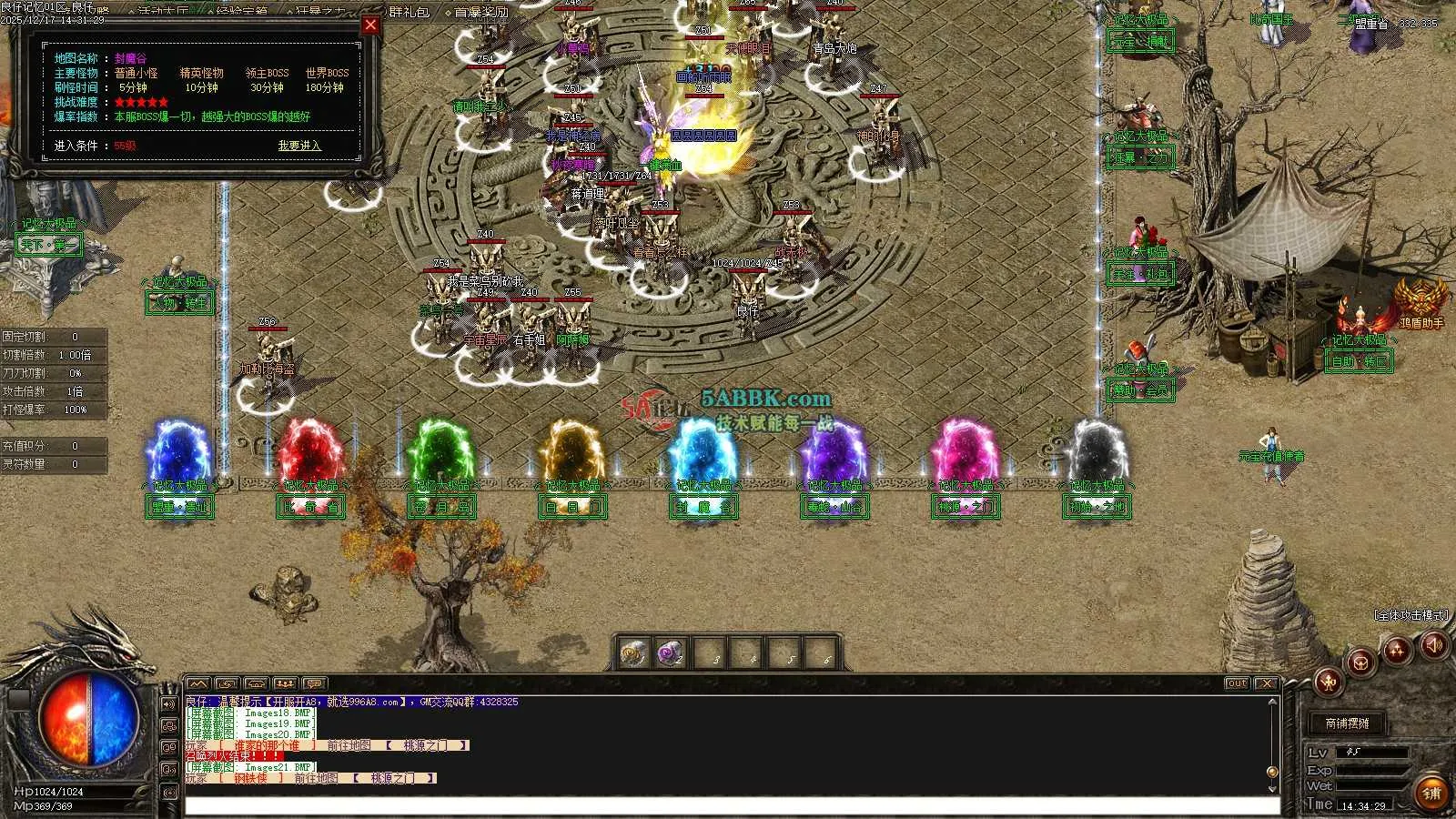
Task: Click the round orange 铺 shop button
Action: point(1431,794)
